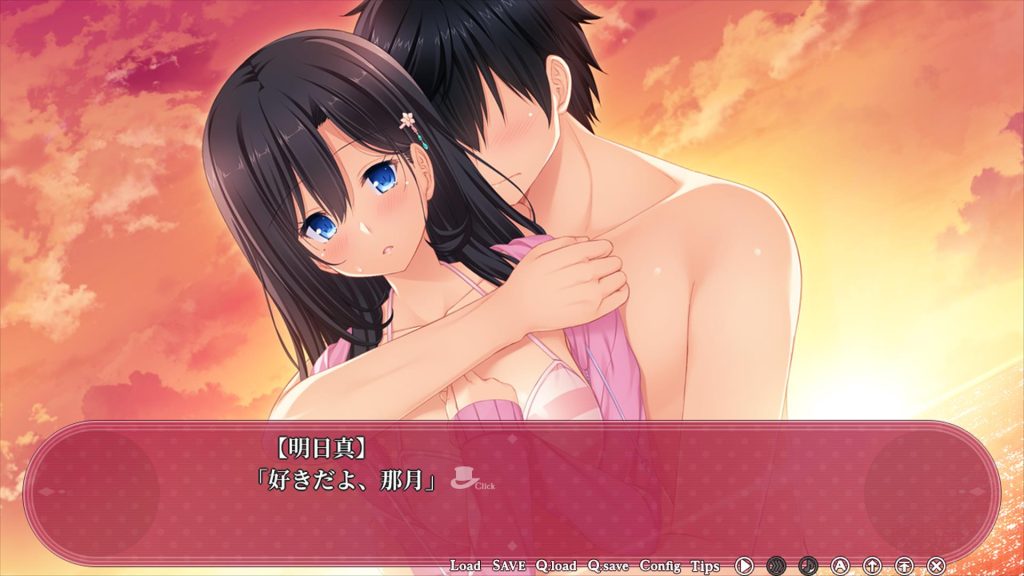Click the play triangle icon
1024x576 pixels.
pyautogui.click(x=744, y=566)
